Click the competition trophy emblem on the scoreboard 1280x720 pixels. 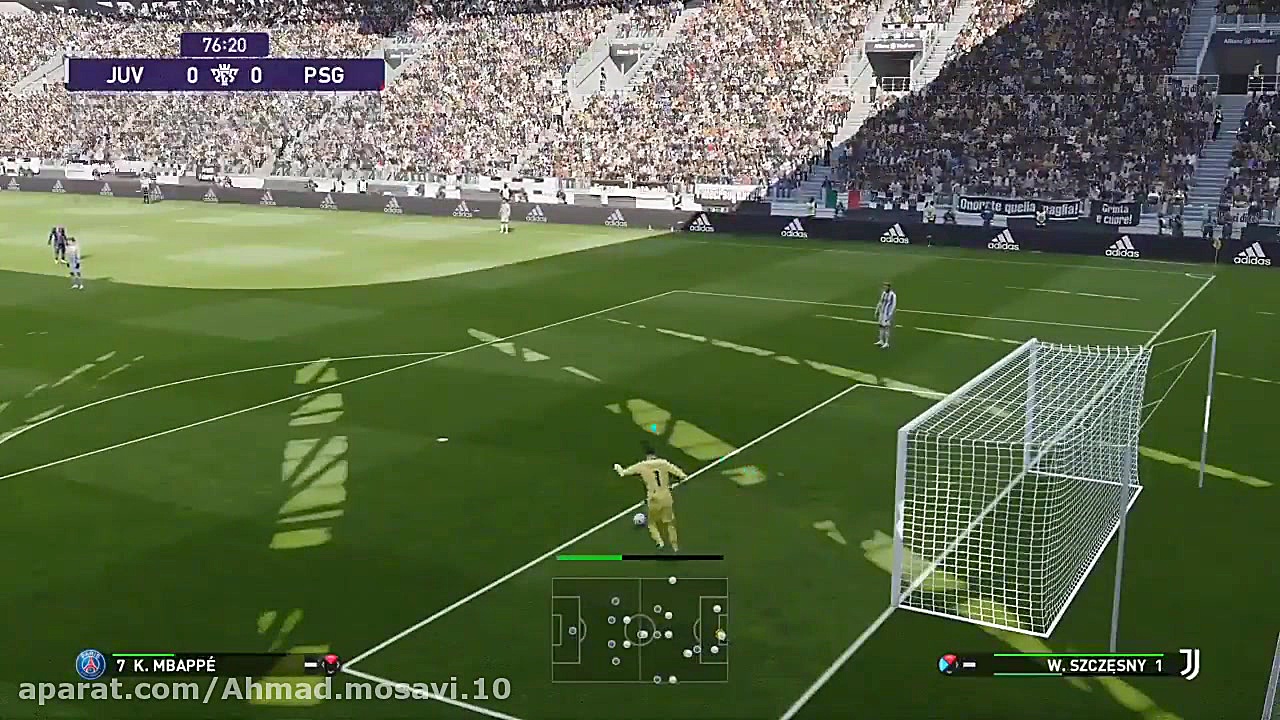click(x=225, y=74)
